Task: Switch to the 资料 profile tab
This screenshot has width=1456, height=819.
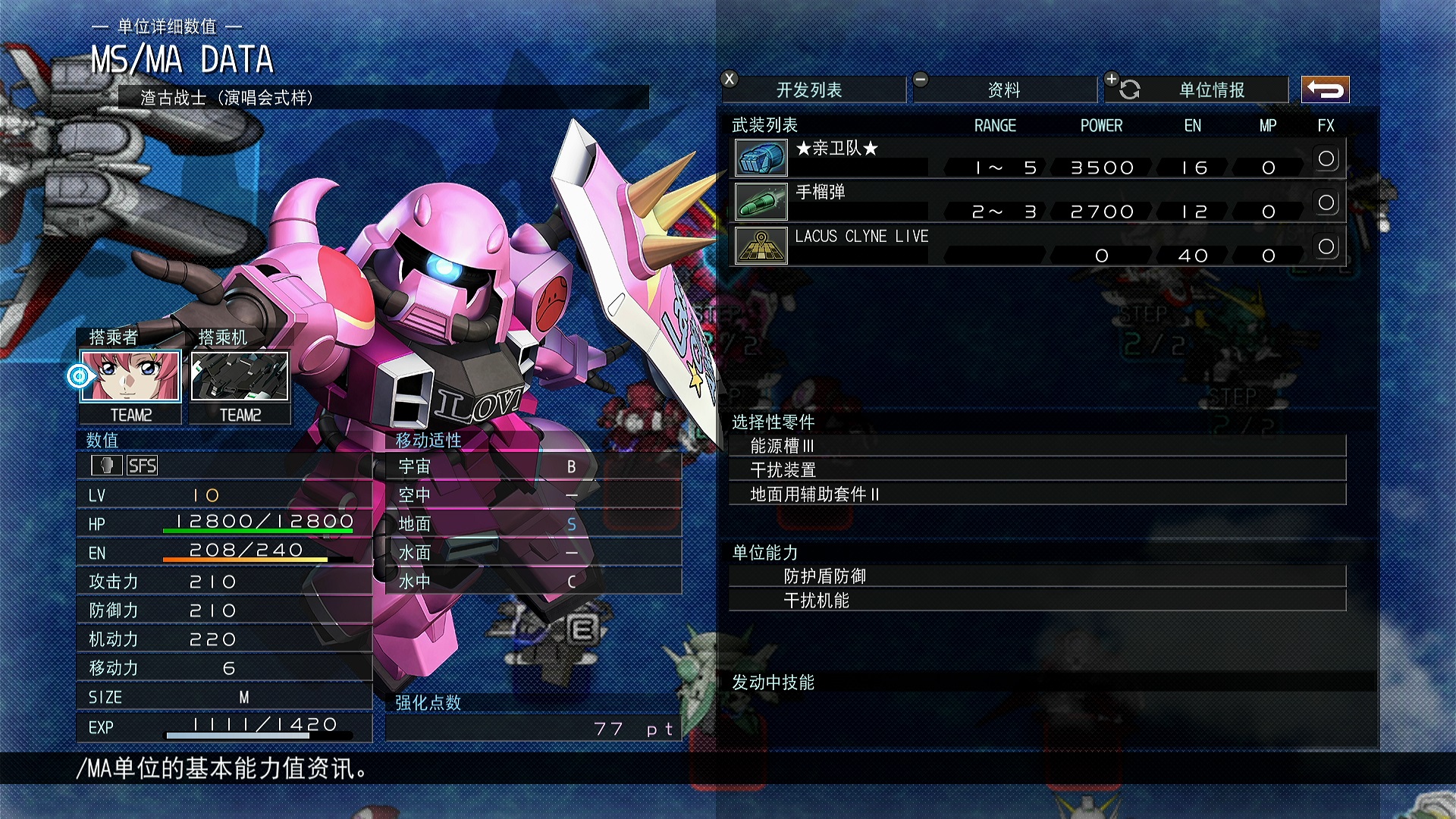Action: (x=1003, y=90)
